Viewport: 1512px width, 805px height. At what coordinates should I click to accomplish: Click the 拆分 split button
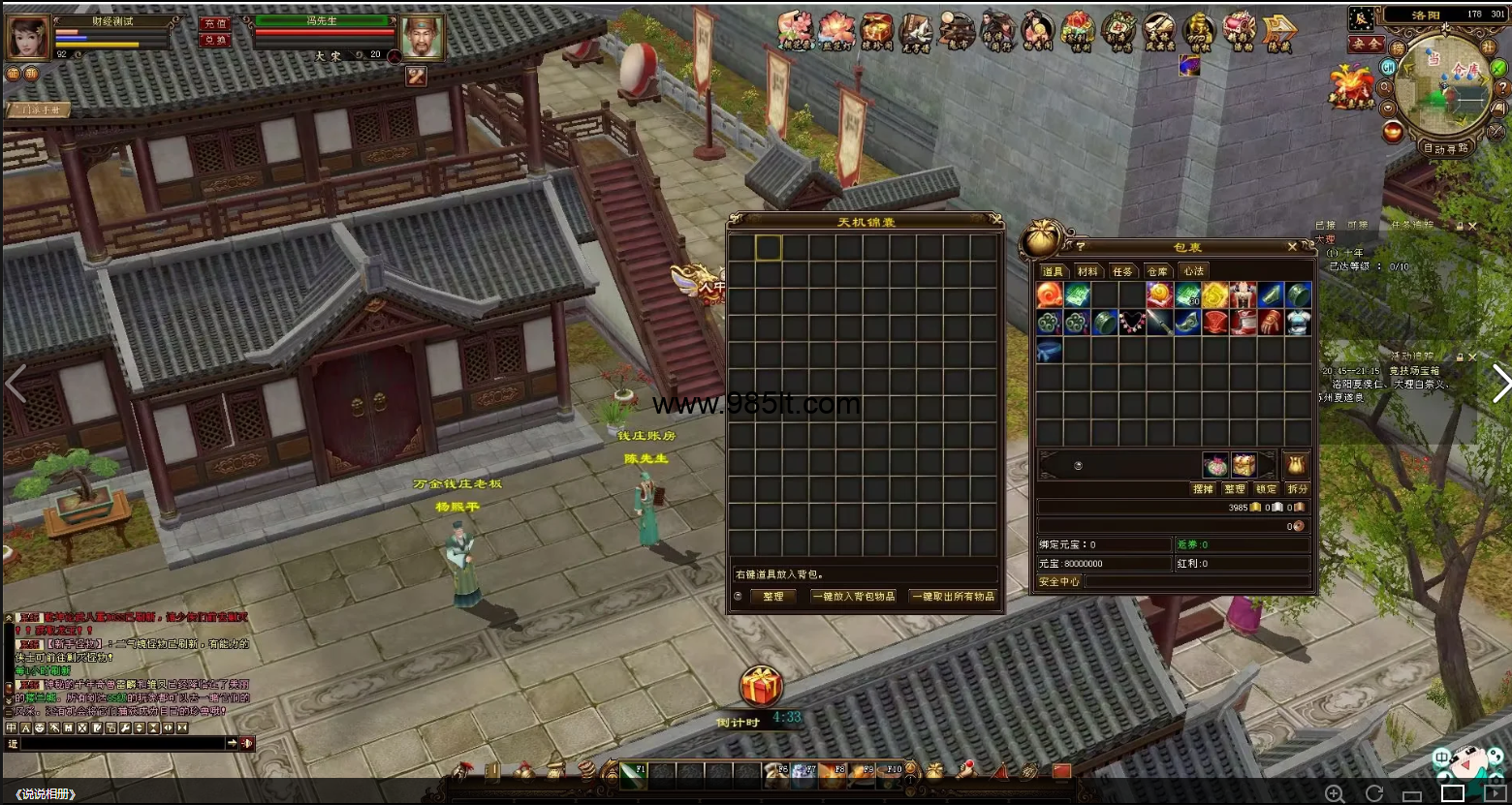point(1297,489)
